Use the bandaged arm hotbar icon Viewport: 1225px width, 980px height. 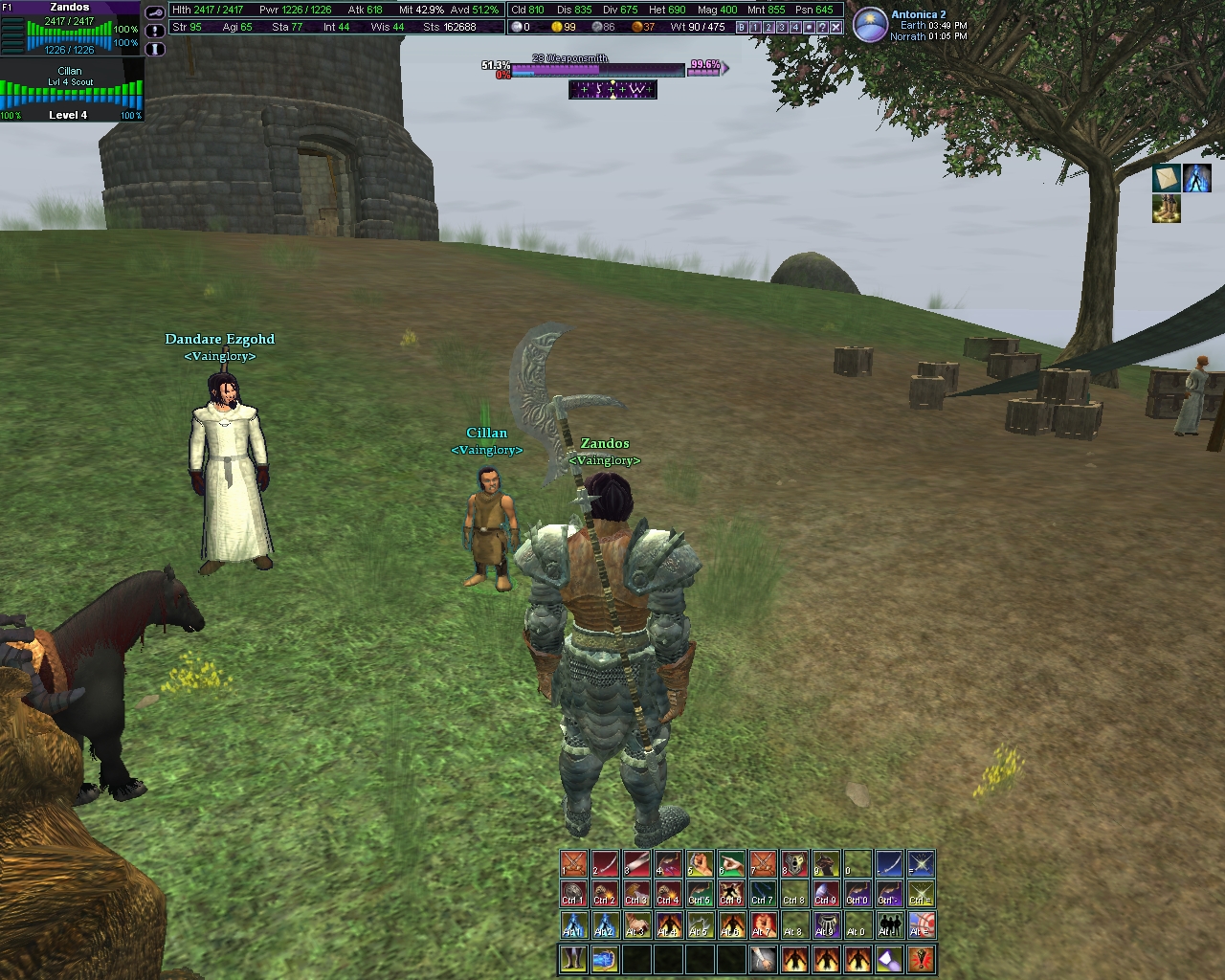(763, 958)
